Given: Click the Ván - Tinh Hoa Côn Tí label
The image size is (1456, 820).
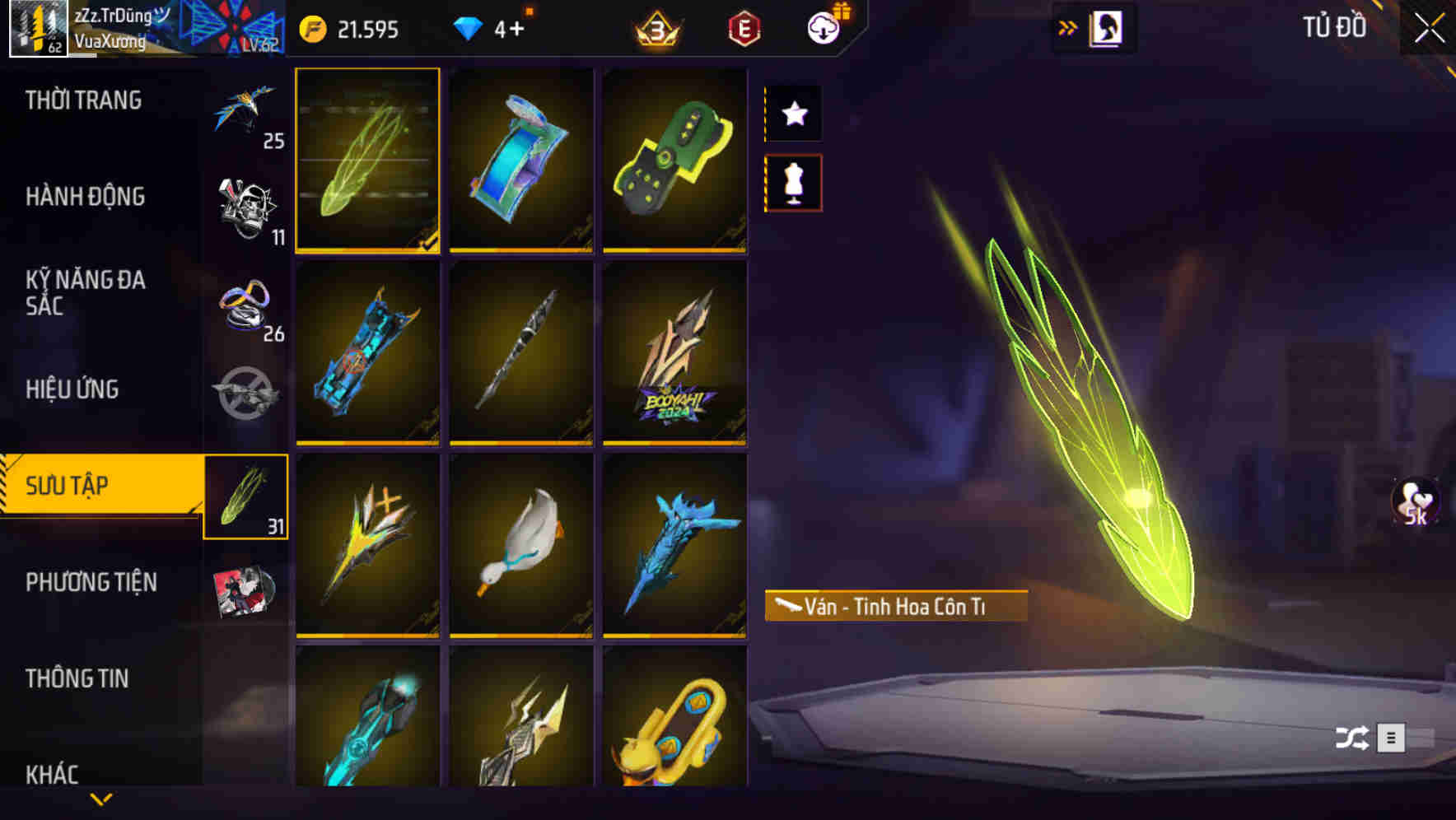Looking at the screenshot, I should tap(895, 606).
